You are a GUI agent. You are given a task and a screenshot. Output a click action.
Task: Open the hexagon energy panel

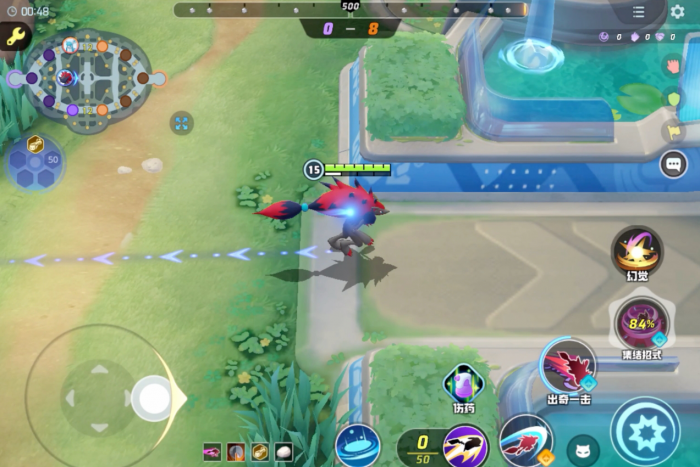point(35,161)
